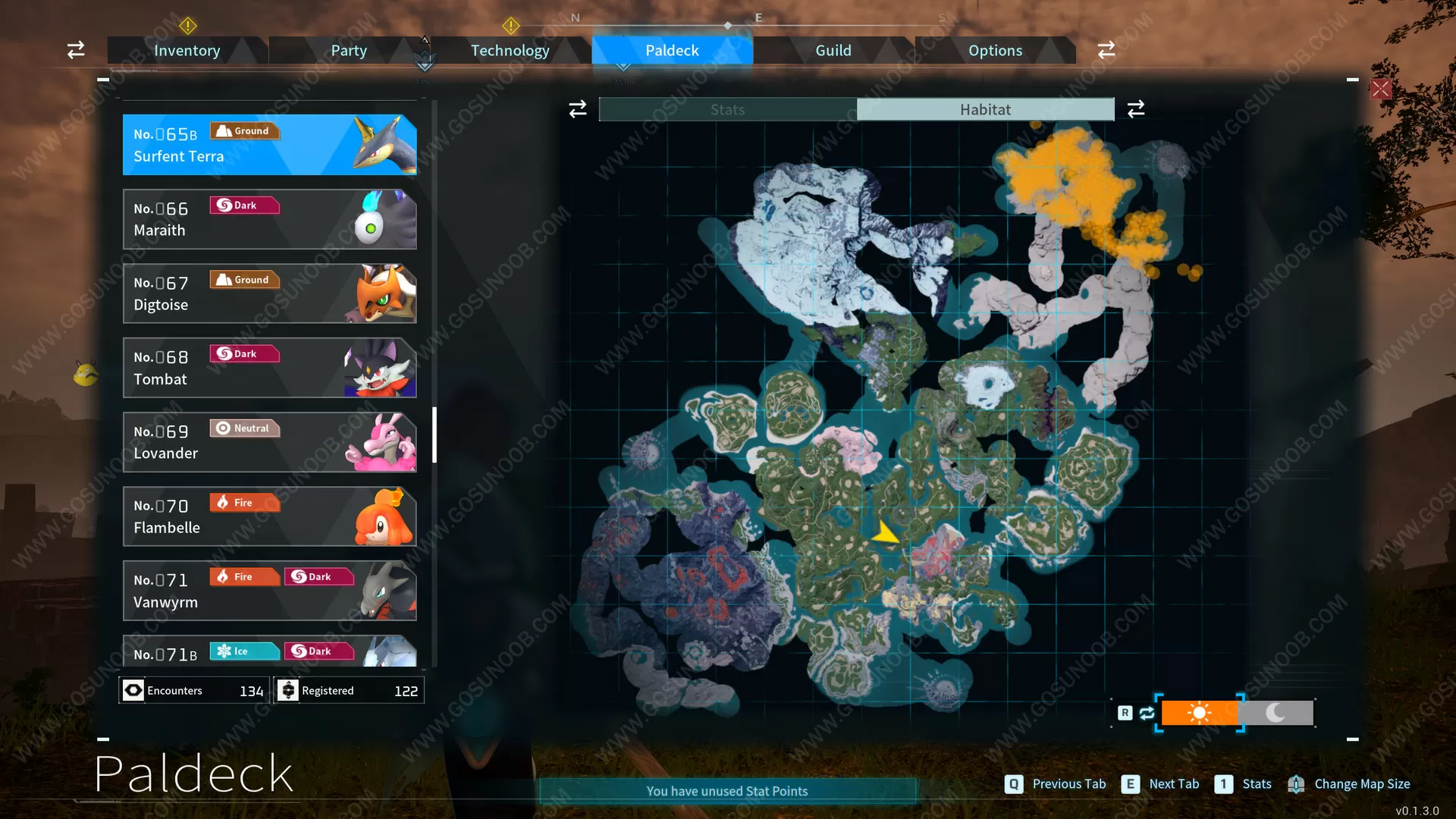Image resolution: width=1456 pixels, height=819 pixels.
Task: Click the swap arrows icon left of Inventory tab
Action: click(x=75, y=49)
